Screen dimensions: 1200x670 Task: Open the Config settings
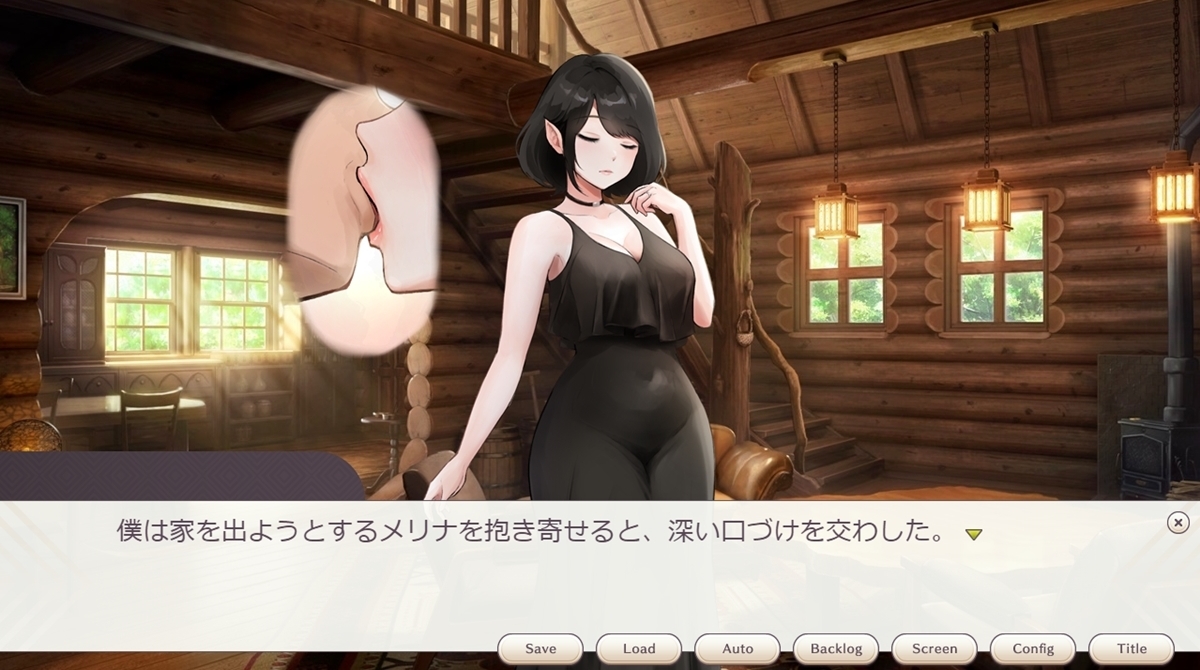(x=1033, y=648)
